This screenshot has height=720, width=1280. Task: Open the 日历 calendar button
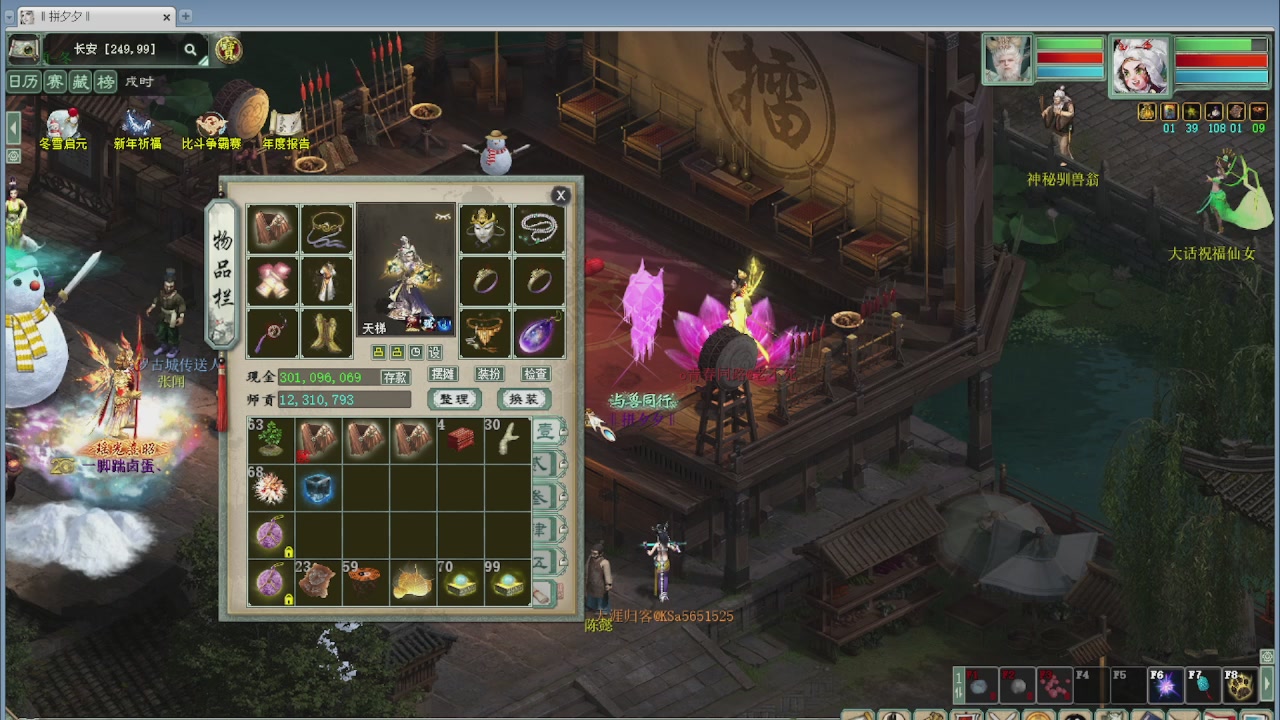23,82
